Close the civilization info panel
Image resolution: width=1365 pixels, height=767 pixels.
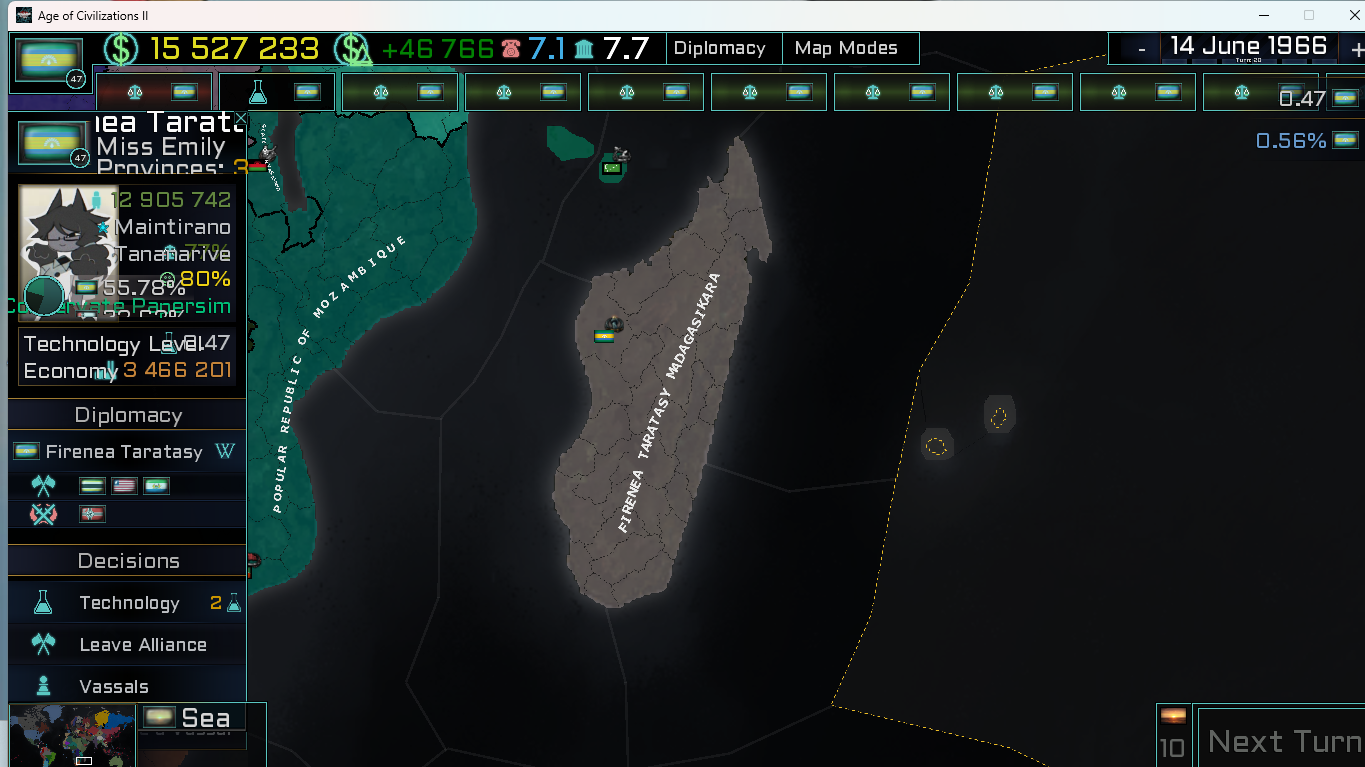point(240,119)
